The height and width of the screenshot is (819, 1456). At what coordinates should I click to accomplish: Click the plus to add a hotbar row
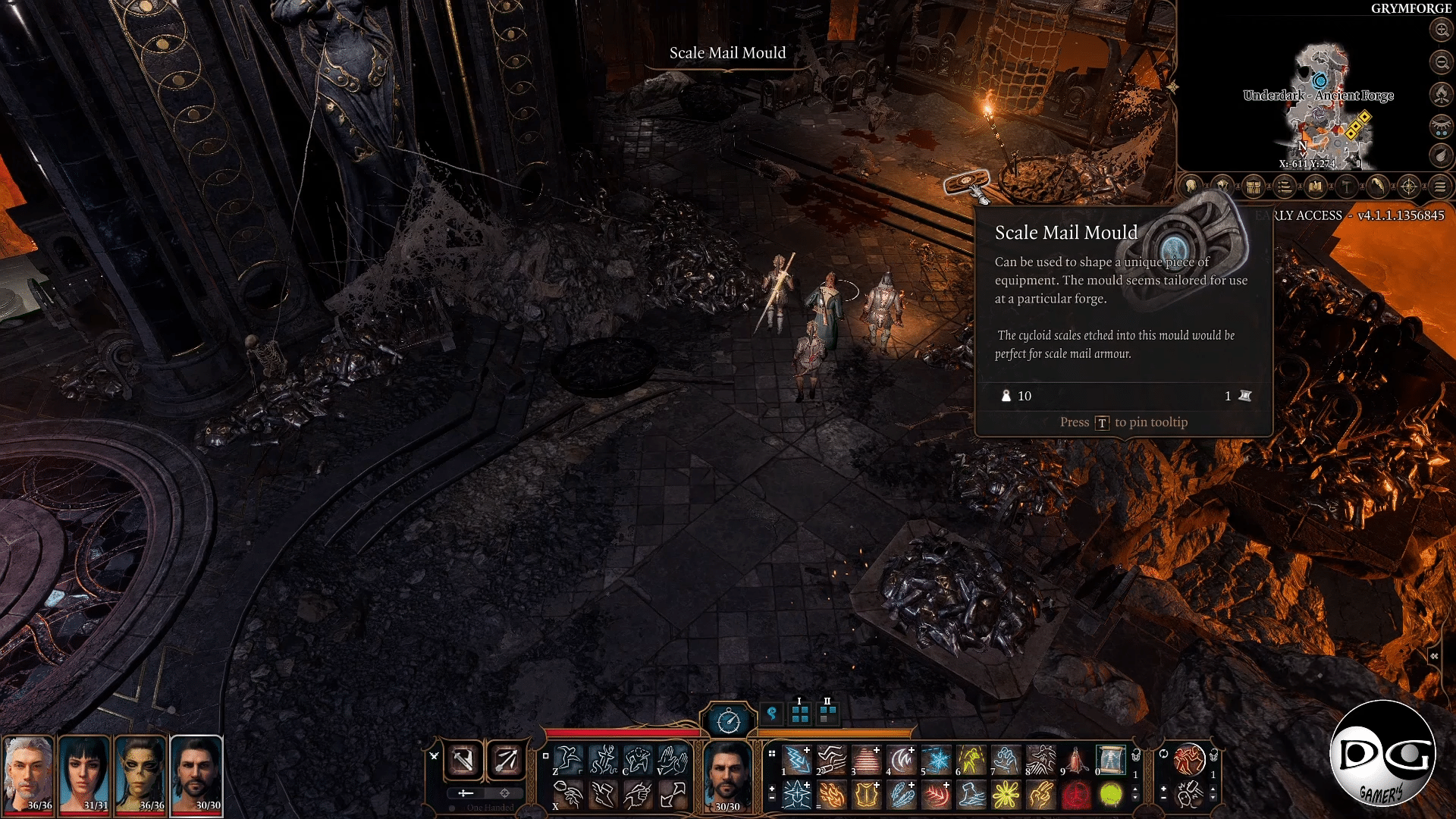click(771, 789)
